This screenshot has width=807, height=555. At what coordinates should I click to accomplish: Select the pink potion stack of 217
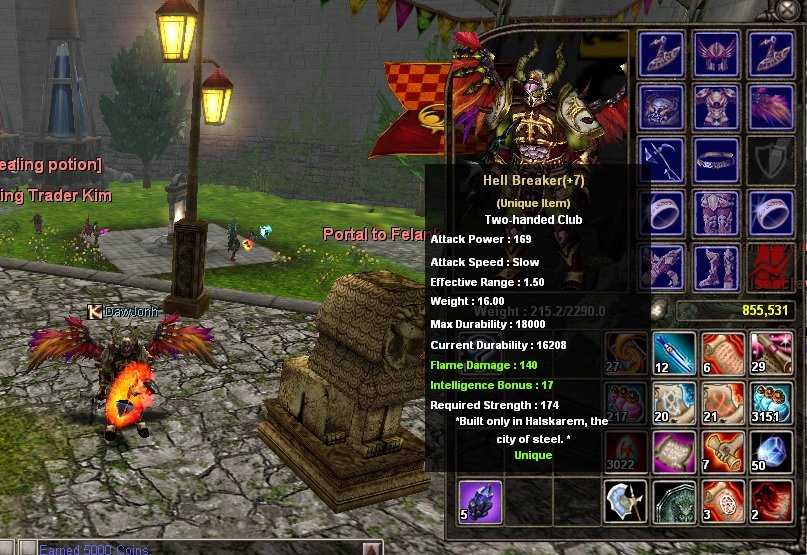624,403
